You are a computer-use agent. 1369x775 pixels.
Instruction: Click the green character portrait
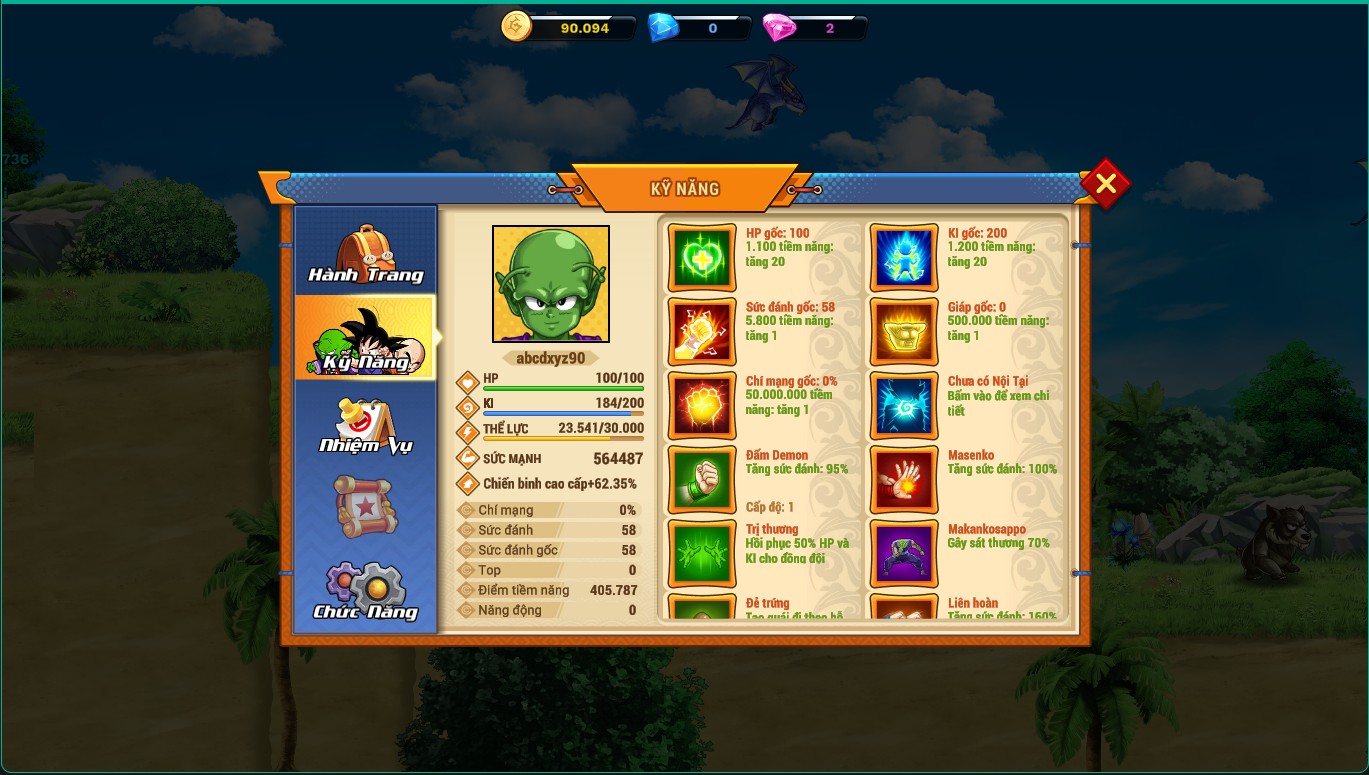[x=551, y=284]
